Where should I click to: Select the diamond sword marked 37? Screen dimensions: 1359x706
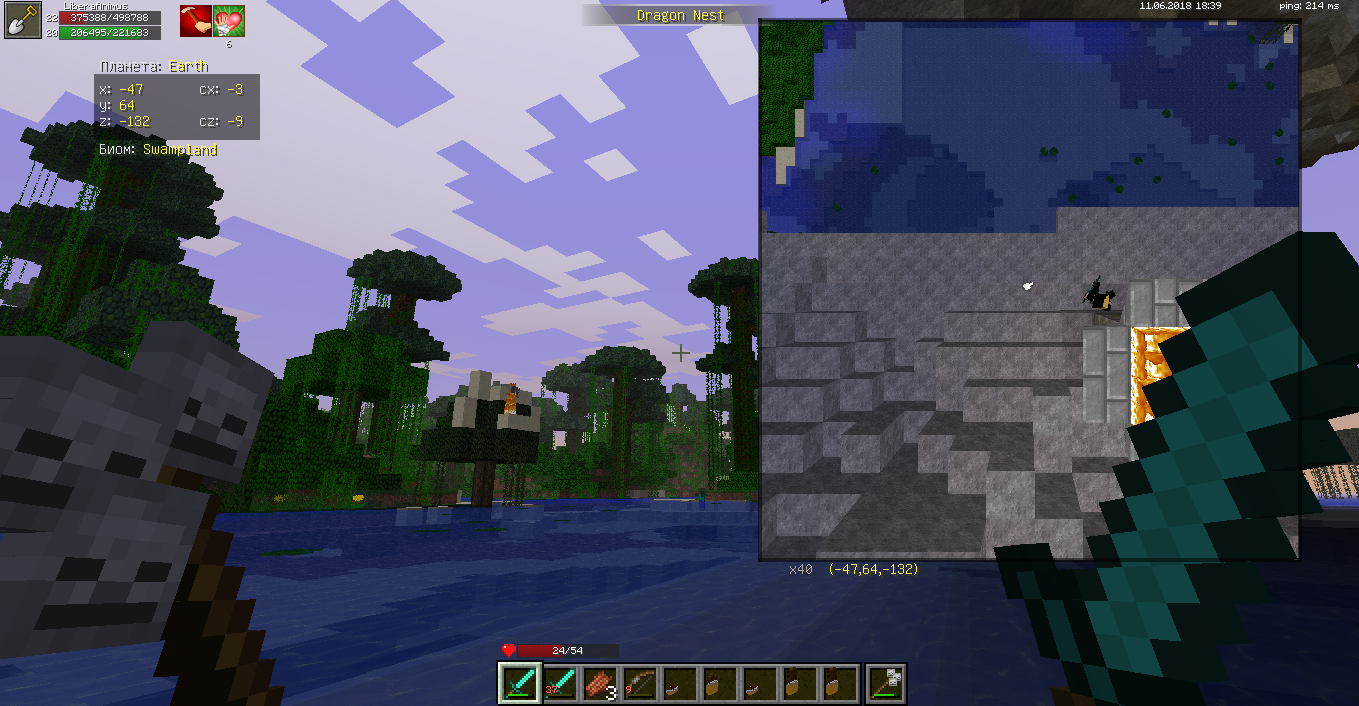point(560,683)
